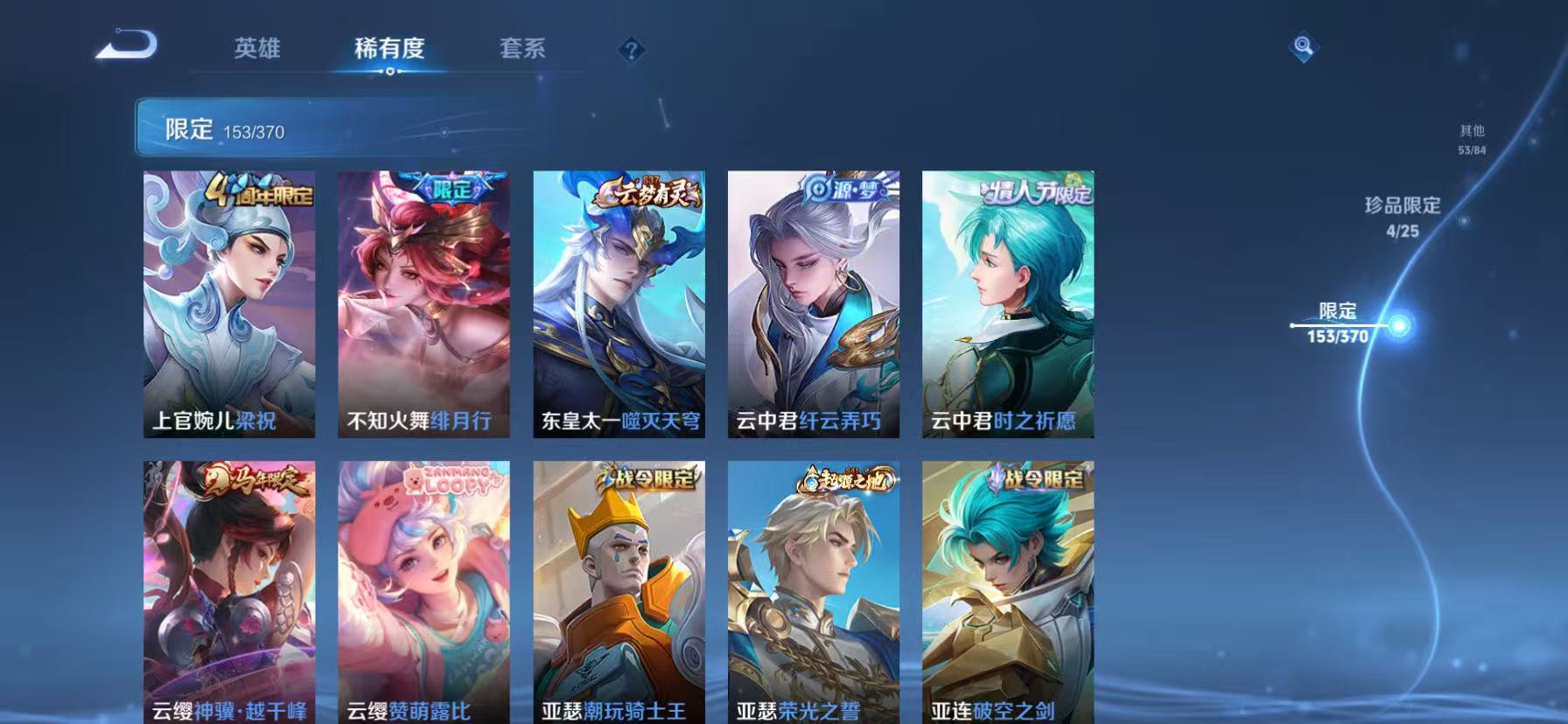This screenshot has height=724, width=1568.
Task: Switch to the 英雄 tab
Action: tap(258, 50)
